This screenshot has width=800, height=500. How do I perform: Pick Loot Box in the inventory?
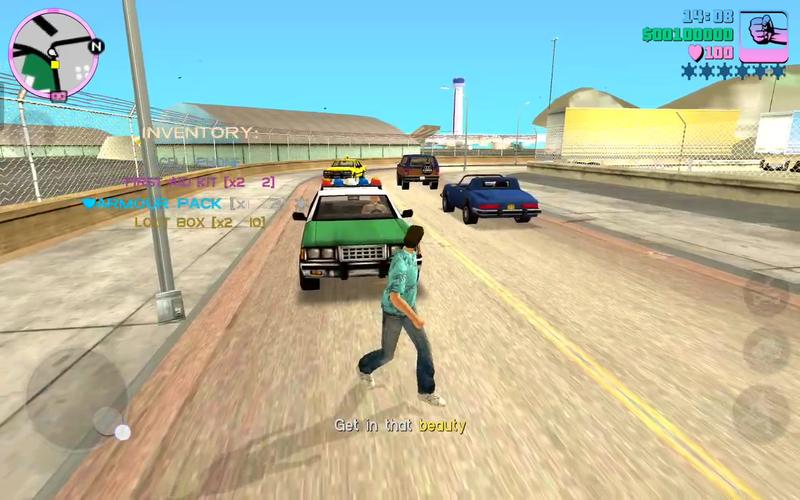point(199,222)
